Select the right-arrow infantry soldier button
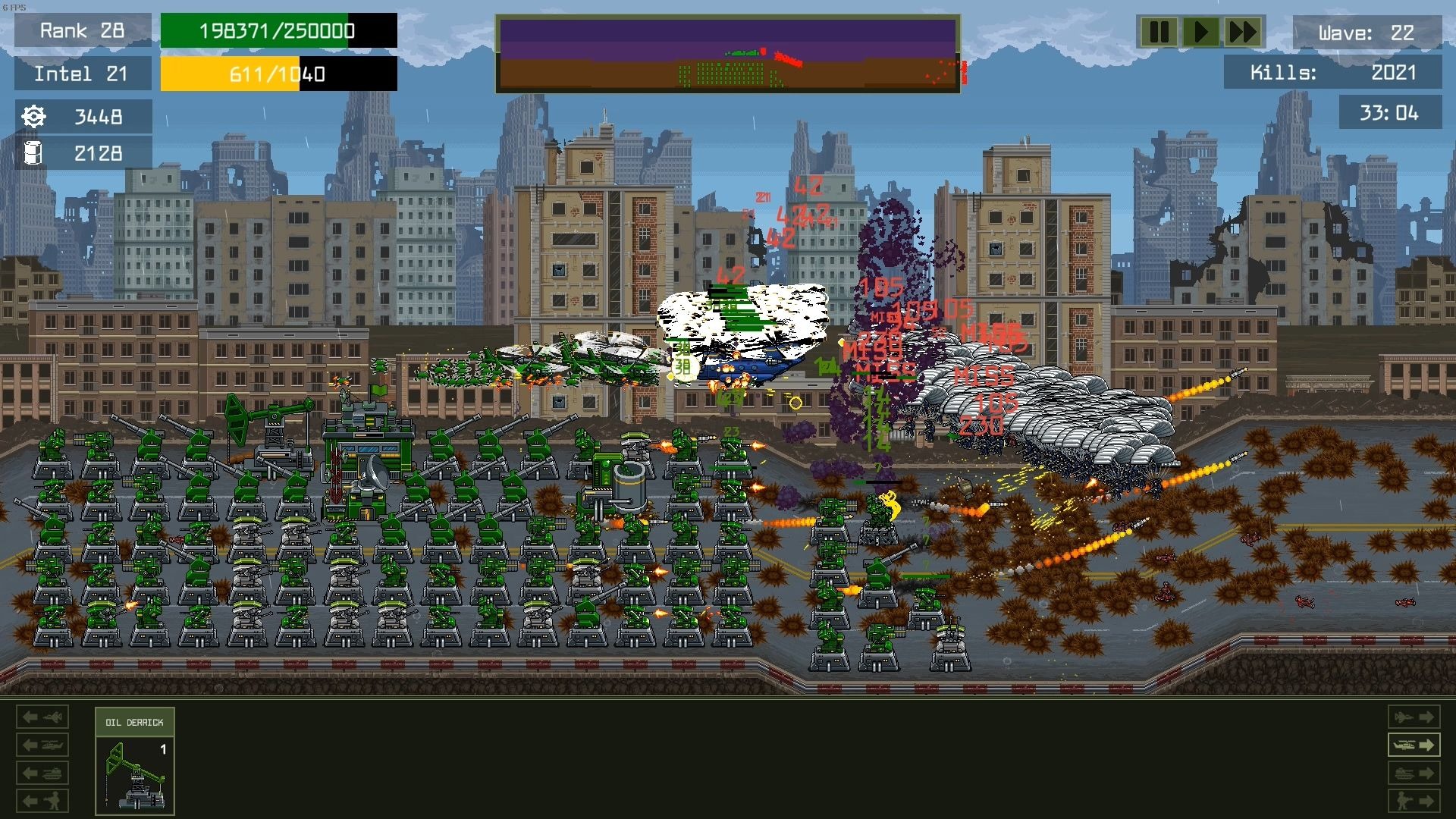Image resolution: width=1456 pixels, height=819 pixels. pyautogui.click(x=1414, y=801)
